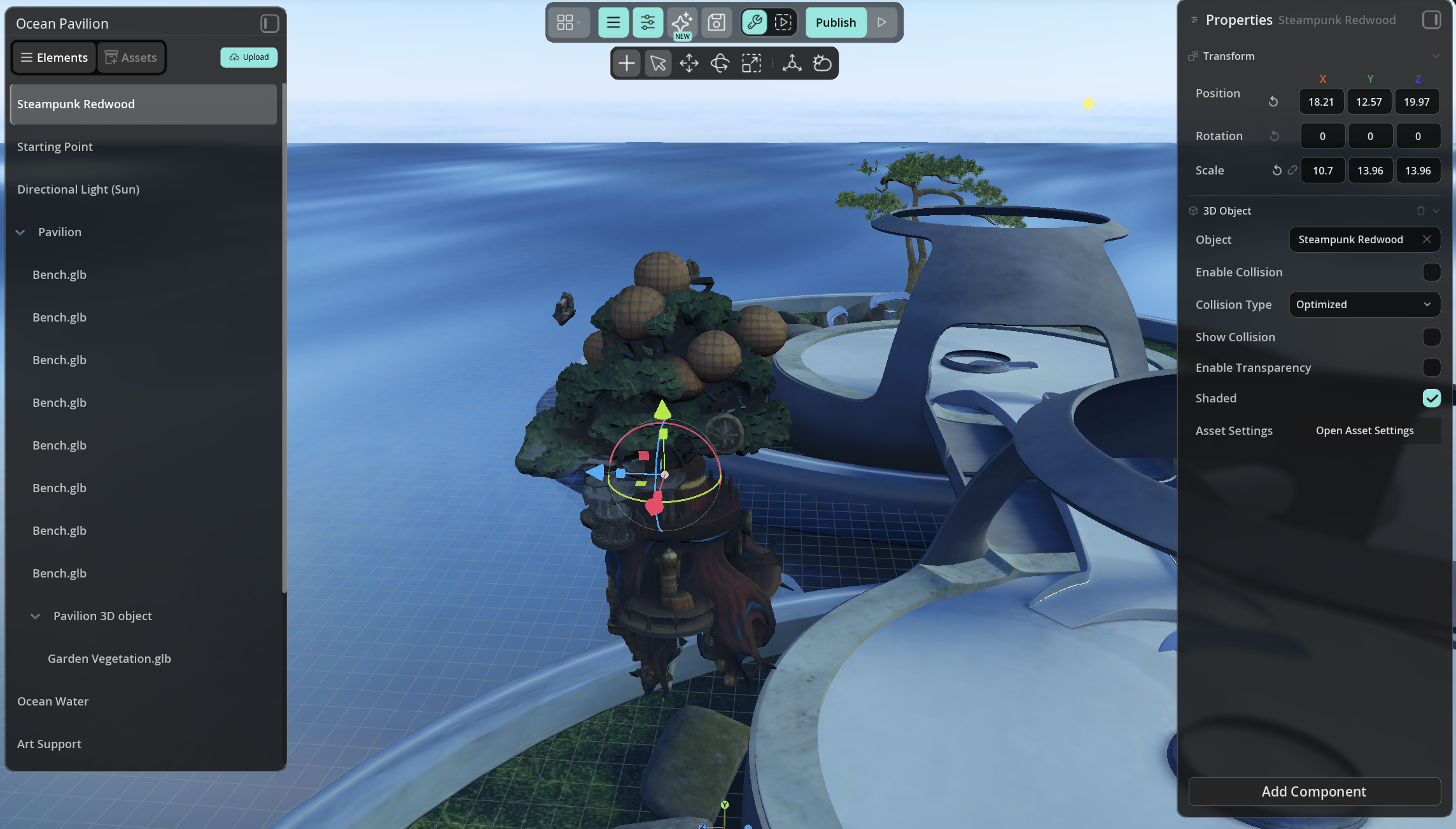Screen dimensions: 1456x829
Task: Open the AI sparkle tool marked NEW
Action: tap(682, 23)
